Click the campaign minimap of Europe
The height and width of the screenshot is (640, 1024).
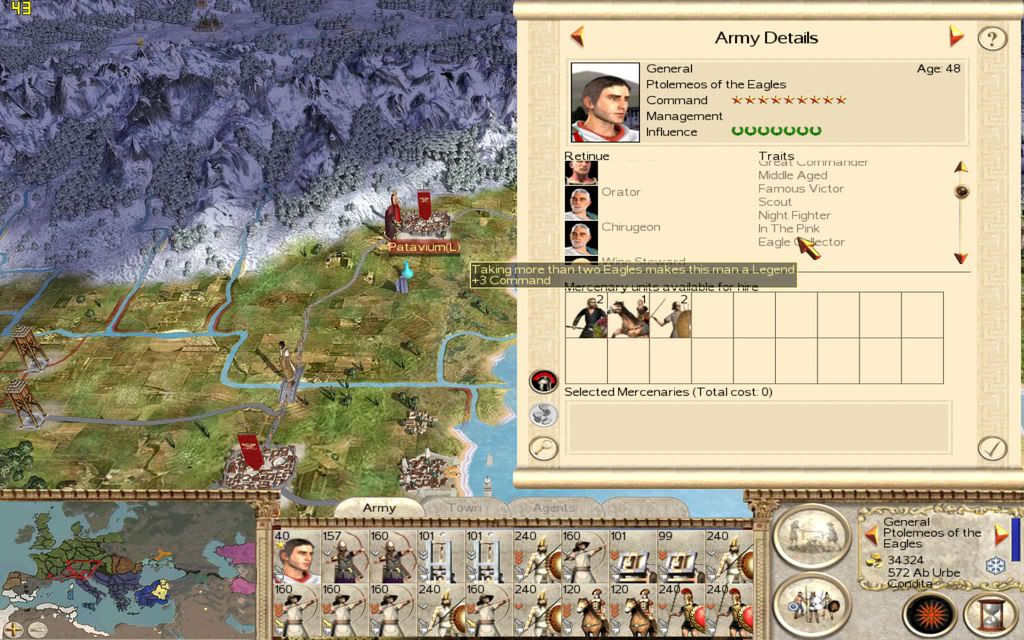130,565
